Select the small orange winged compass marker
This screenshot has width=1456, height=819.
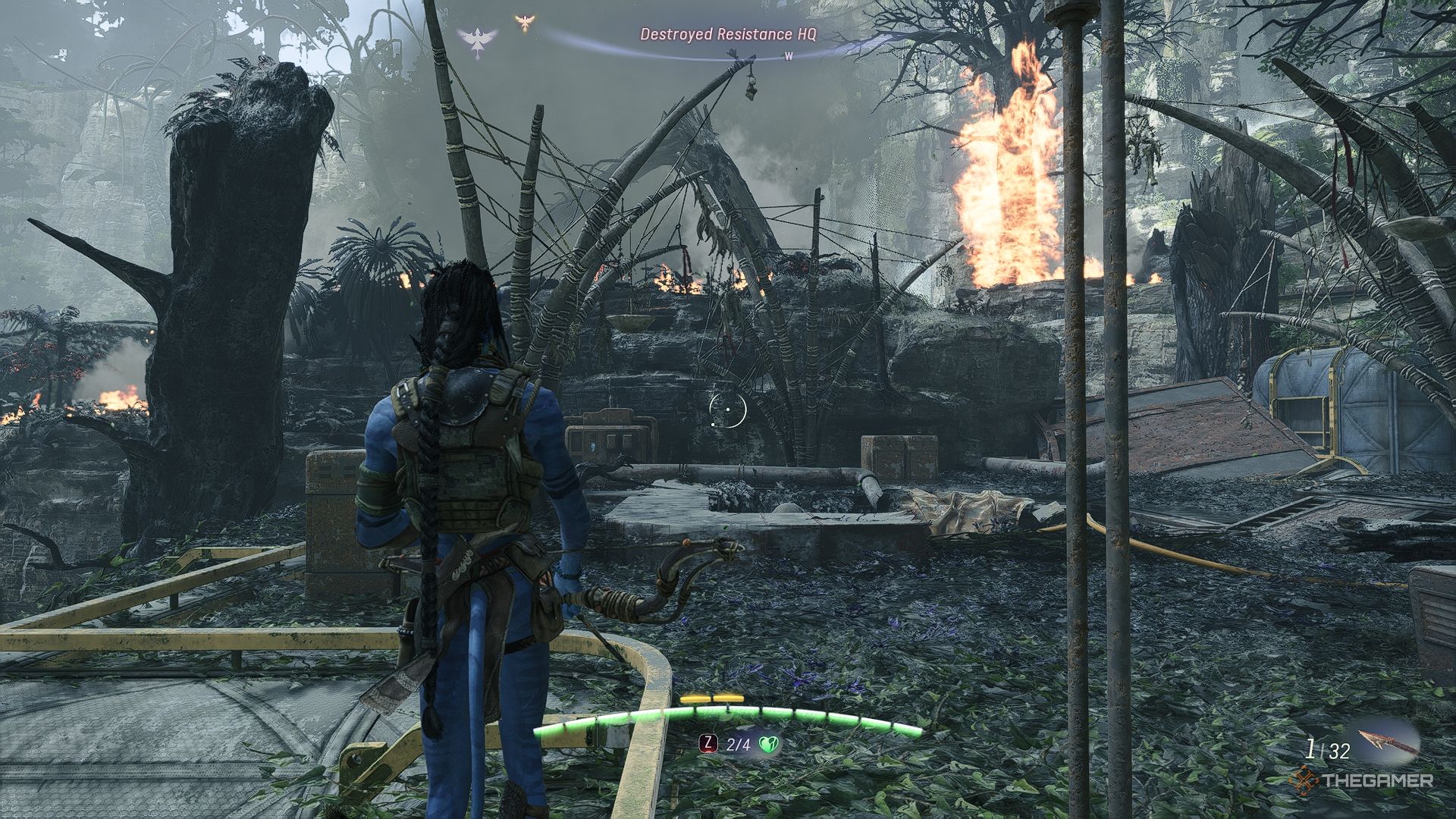coord(523,22)
